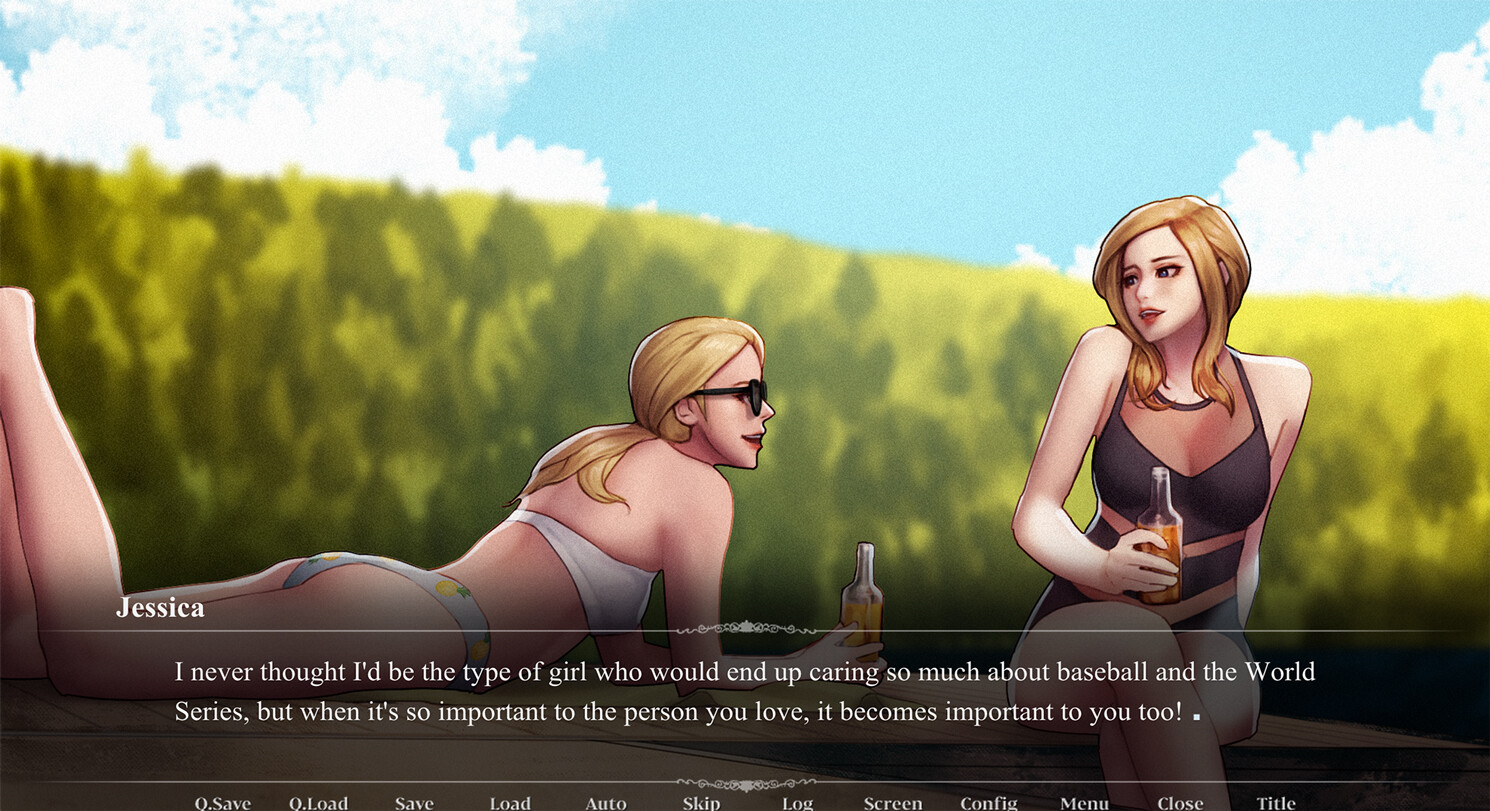The image size is (1490, 811).
Task: Select the Screen option
Action: 893,802
